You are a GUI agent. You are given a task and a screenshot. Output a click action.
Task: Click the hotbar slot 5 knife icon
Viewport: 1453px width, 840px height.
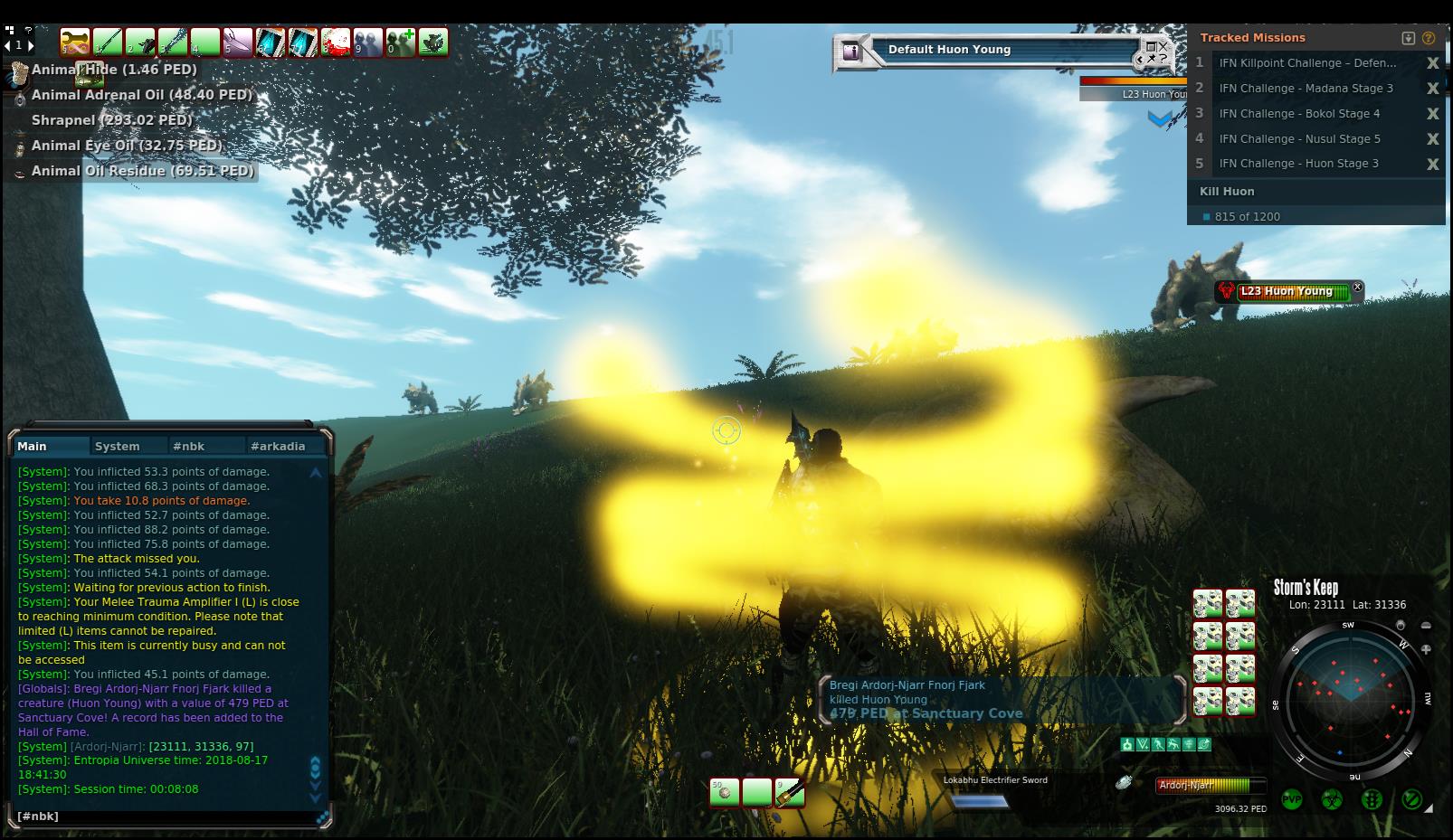click(x=238, y=42)
